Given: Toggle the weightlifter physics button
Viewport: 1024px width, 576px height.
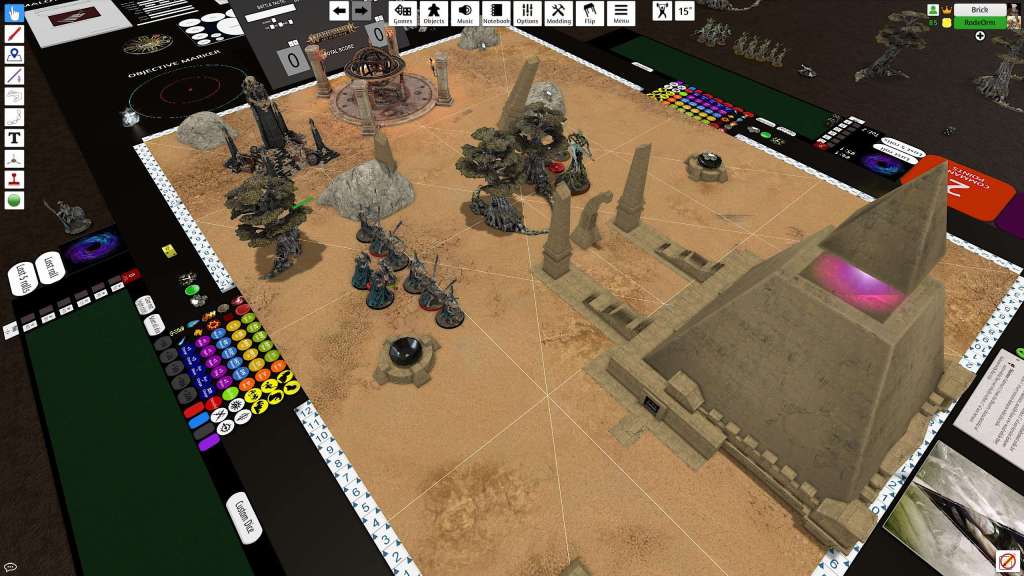Looking at the screenshot, I should point(662,11).
